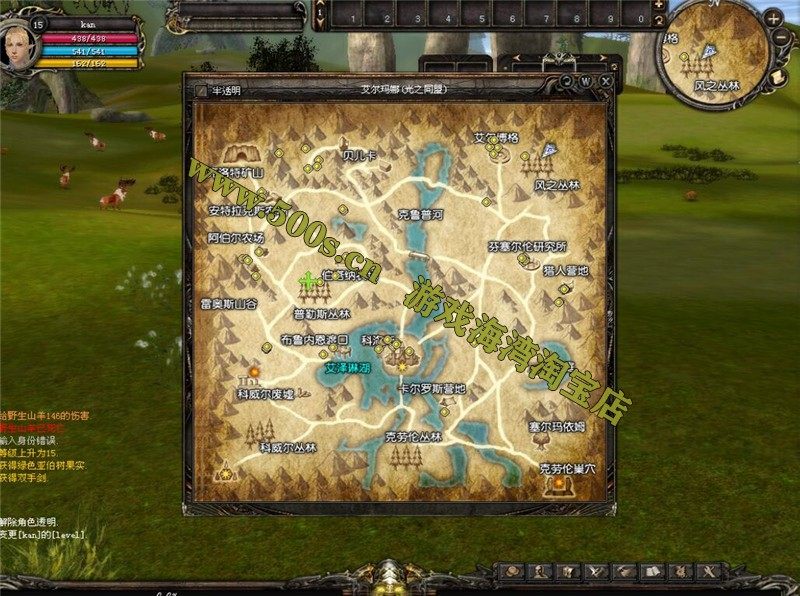Close the world map window
The image size is (800, 596).
pyautogui.click(x=607, y=80)
